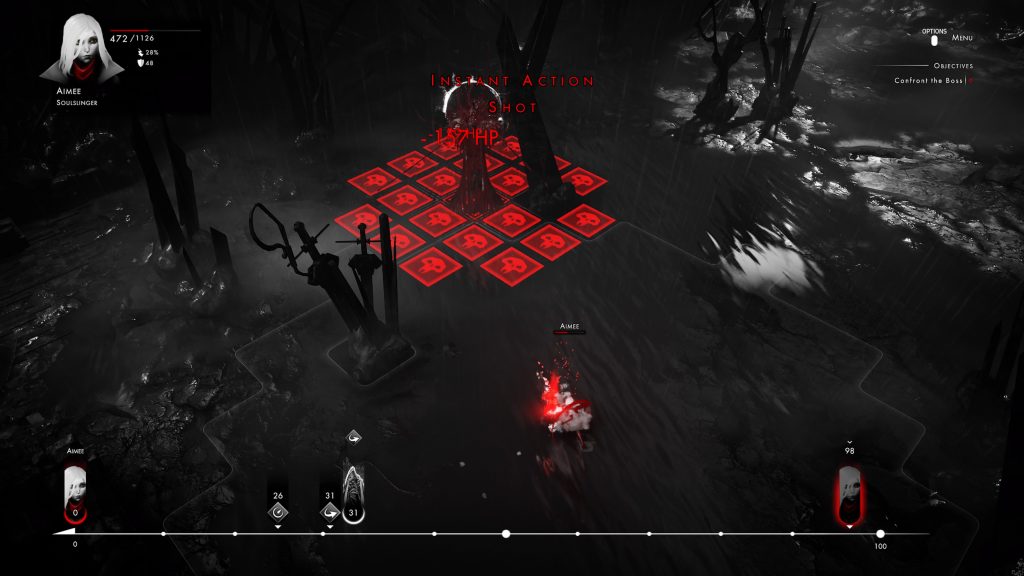Select Aimee's timeline portrait at position 0
This screenshot has width=1024, height=576.
coord(75,490)
